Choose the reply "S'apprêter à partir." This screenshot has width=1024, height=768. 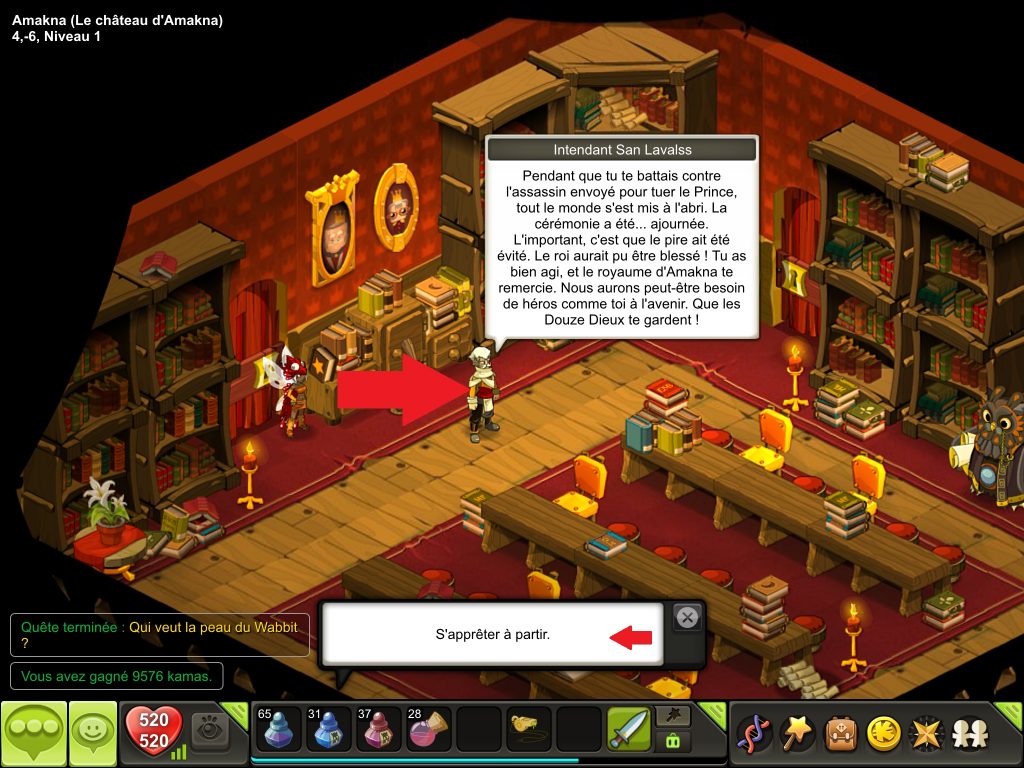tap(493, 634)
